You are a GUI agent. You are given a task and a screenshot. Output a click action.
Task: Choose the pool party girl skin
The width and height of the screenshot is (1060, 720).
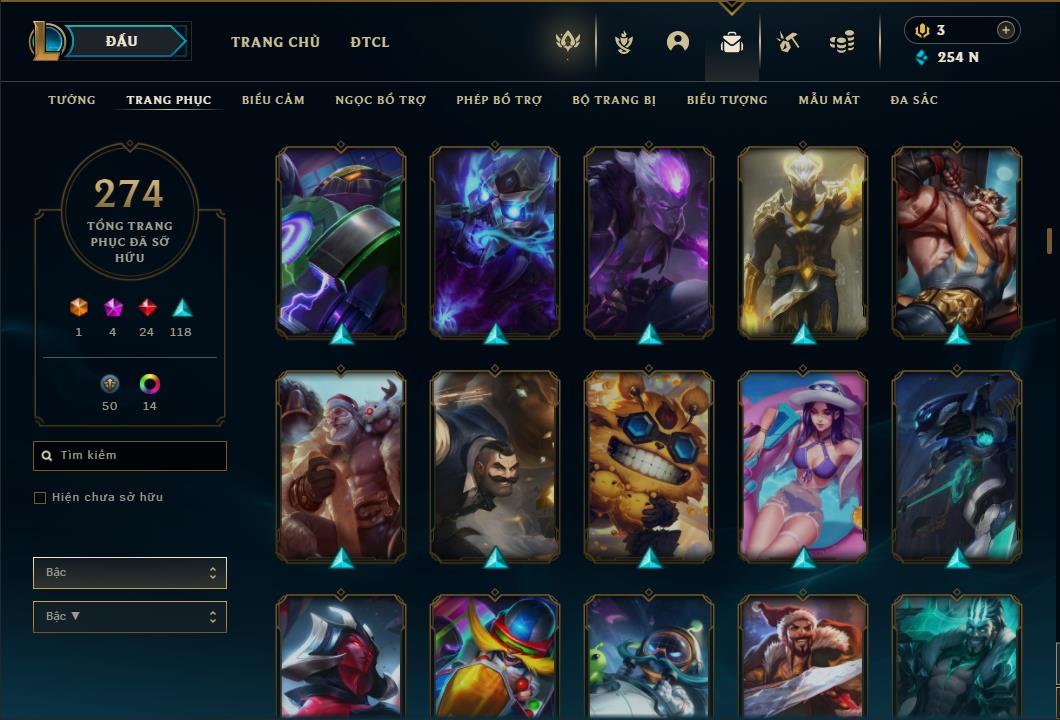click(x=803, y=466)
